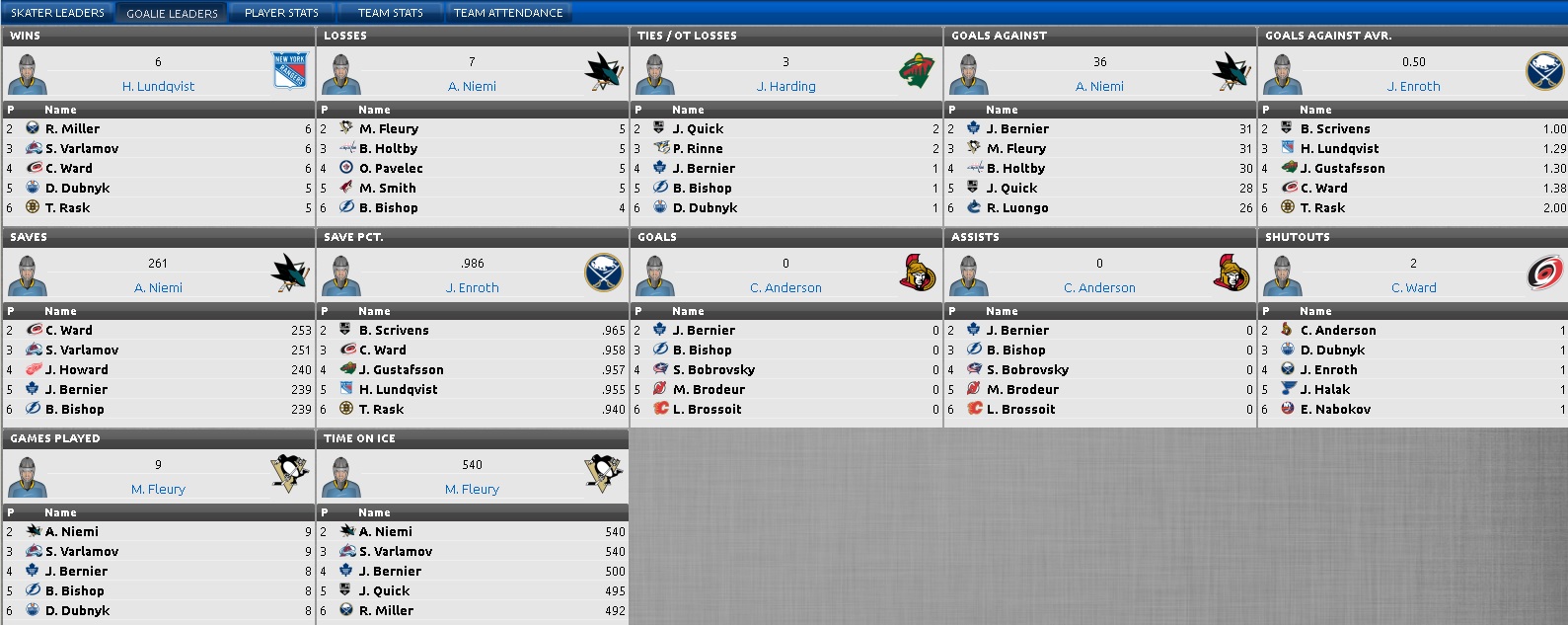Click C. Ward's name in the Shutouts header
Screen dimensions: 1568x625
[x=1413, y=288]
